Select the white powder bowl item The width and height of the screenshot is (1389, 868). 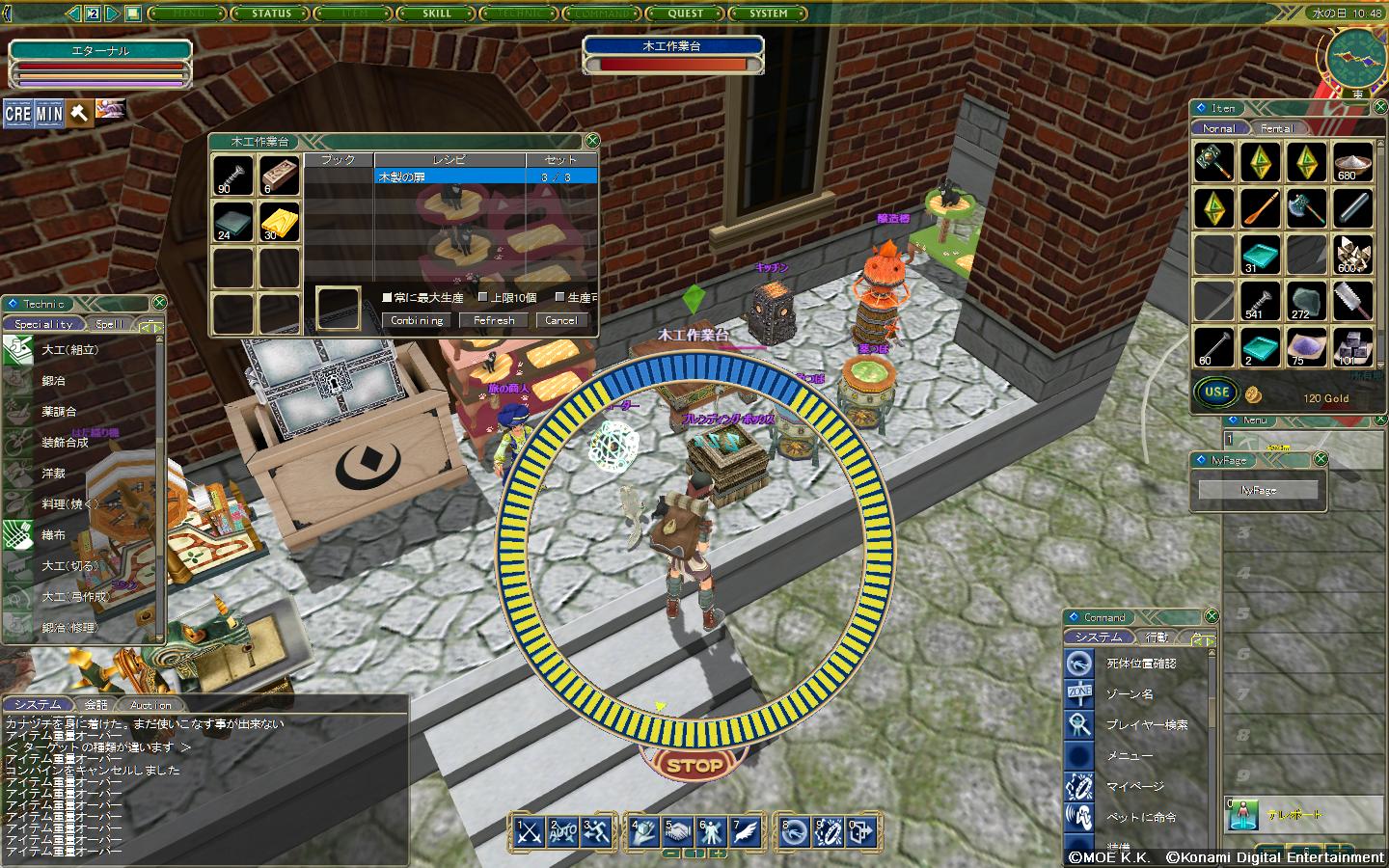click(1351, 161)
